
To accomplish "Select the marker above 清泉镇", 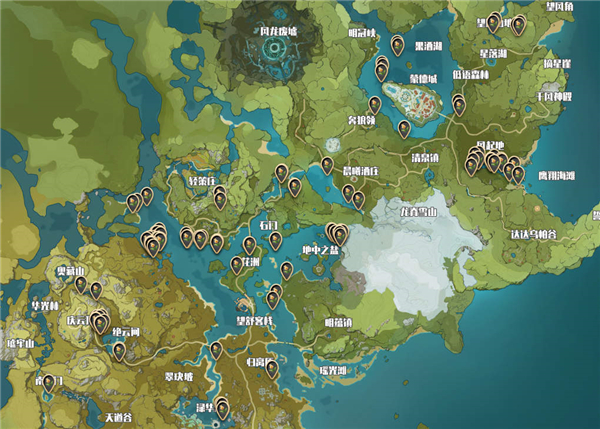I will coord(404,128).
